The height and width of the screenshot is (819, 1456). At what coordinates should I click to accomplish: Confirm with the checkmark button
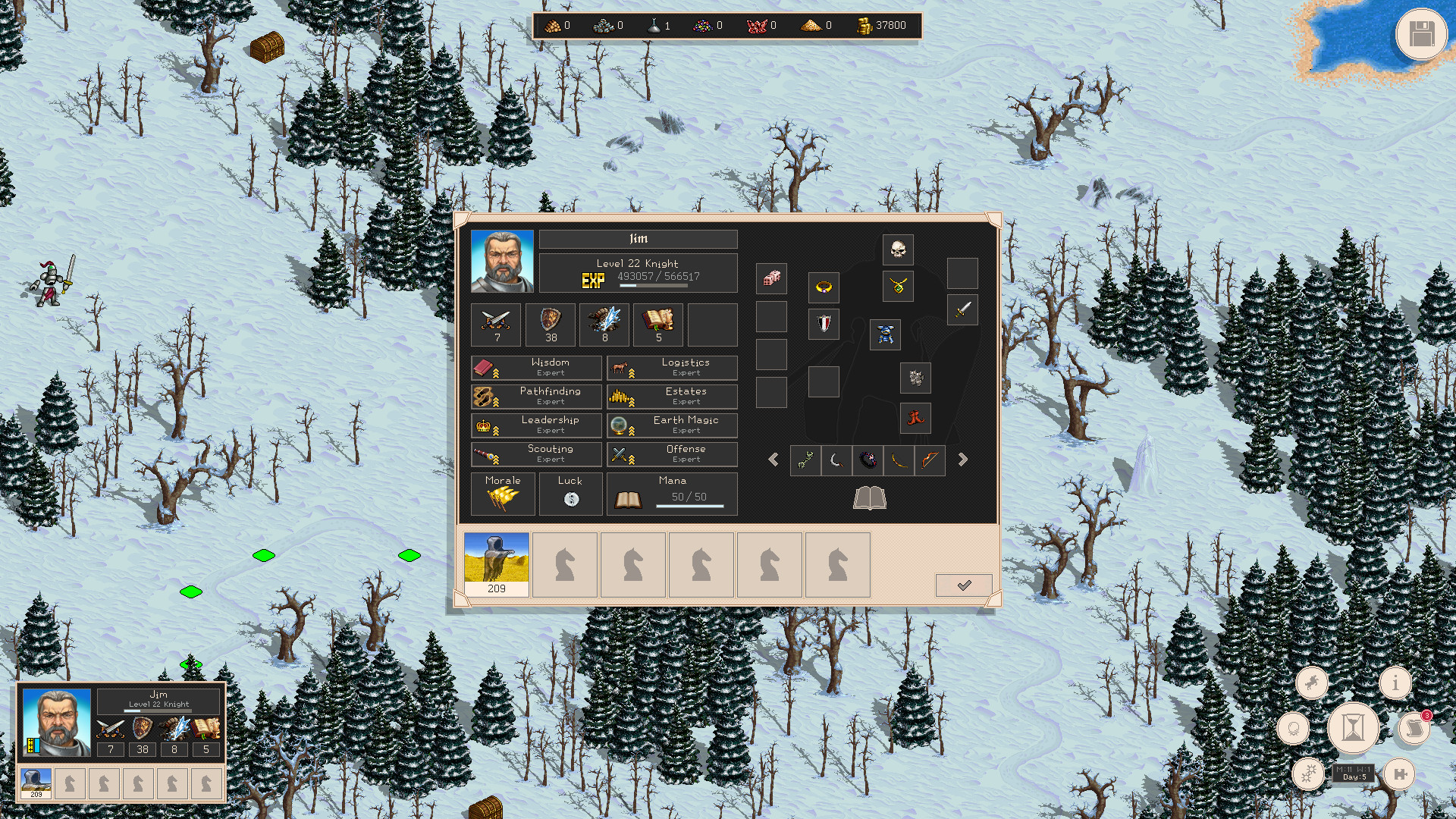pyautogui.click(x=964, y=585)
